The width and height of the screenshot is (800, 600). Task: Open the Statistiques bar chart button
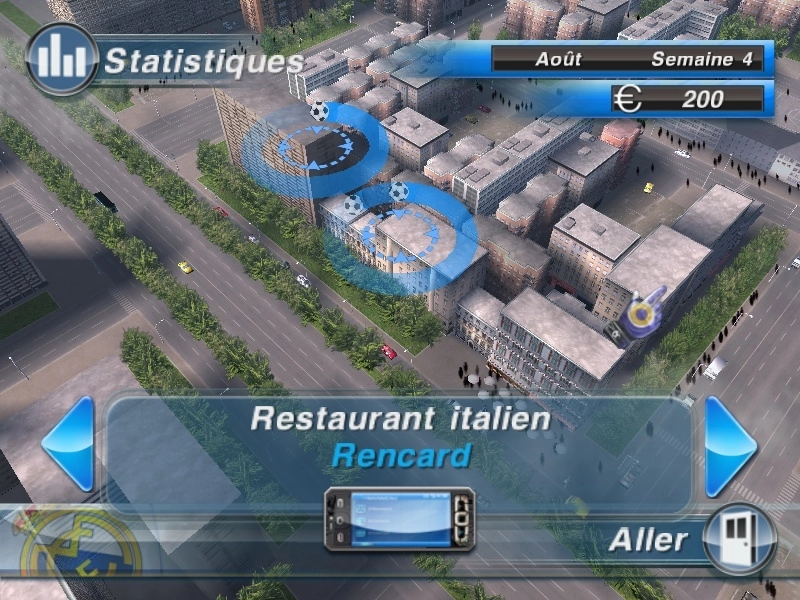[x=62, y=59]
